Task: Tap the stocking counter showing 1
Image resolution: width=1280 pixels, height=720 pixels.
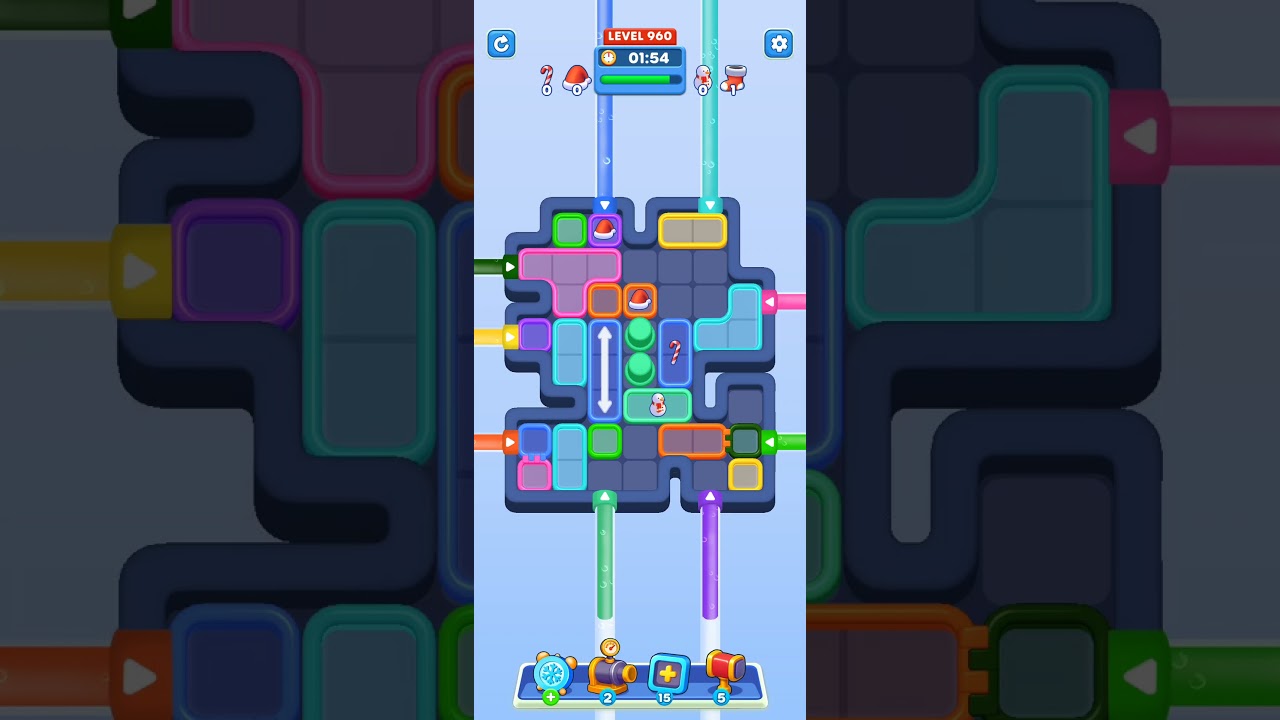Action: point(733,78)
